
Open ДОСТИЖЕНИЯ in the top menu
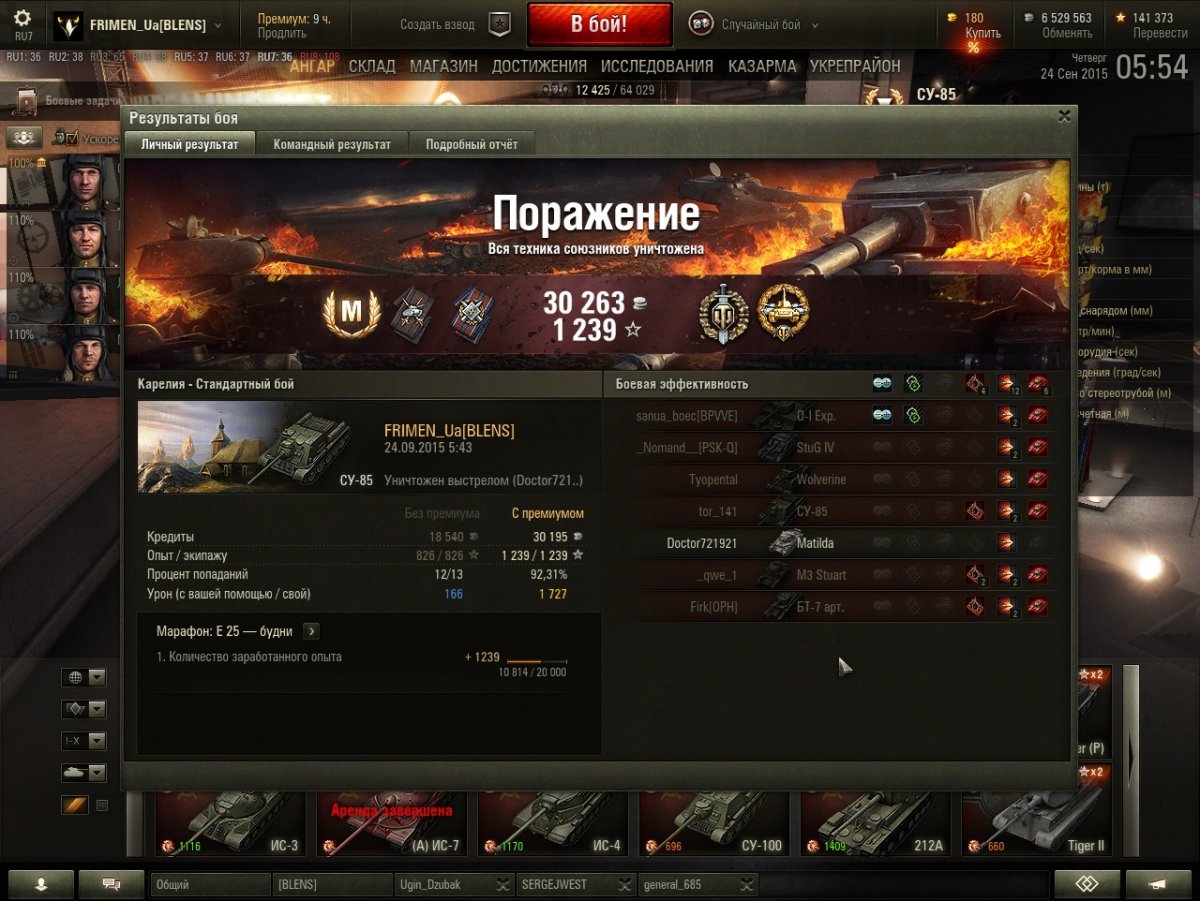[539, 66]
